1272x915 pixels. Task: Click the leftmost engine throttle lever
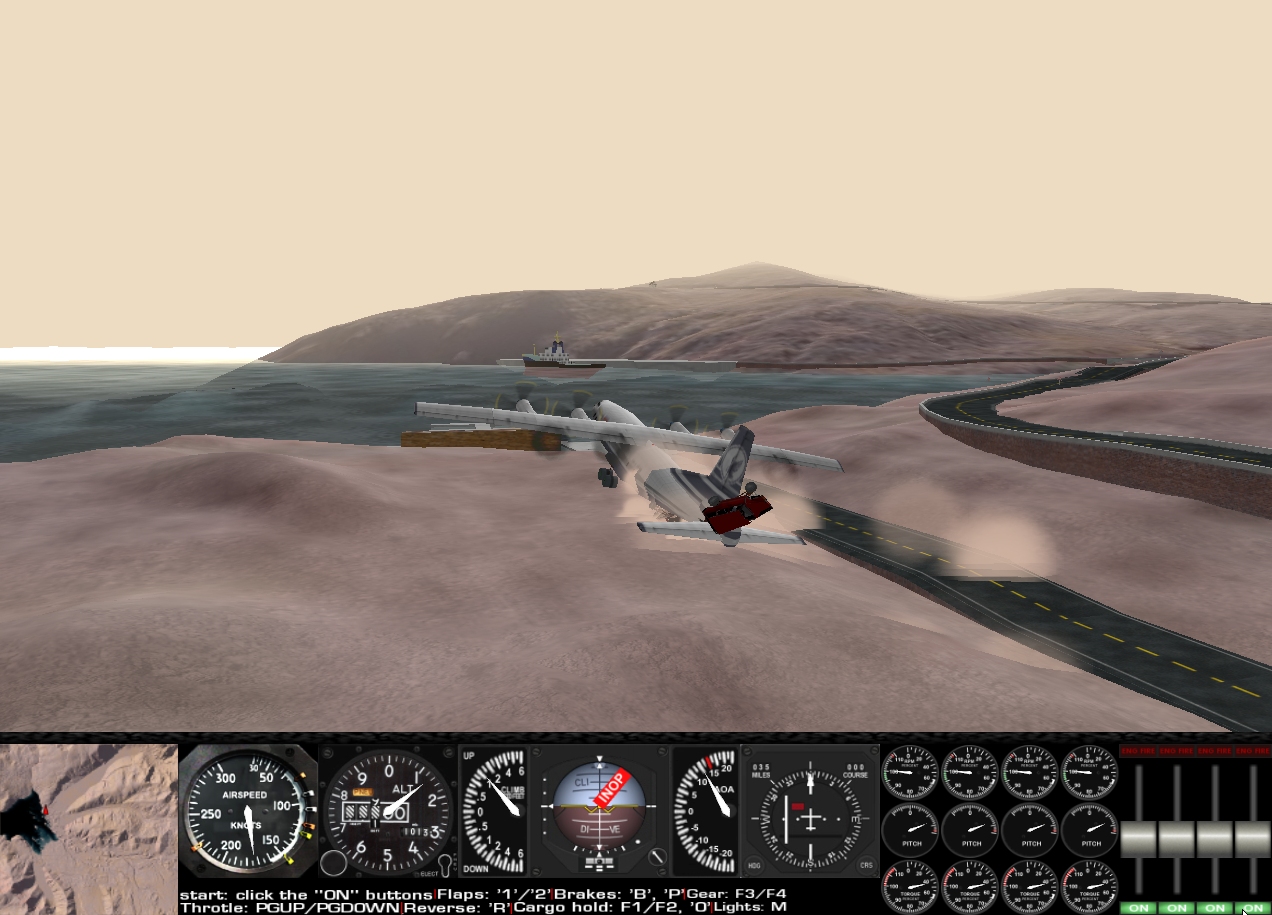pos(1138,839)
